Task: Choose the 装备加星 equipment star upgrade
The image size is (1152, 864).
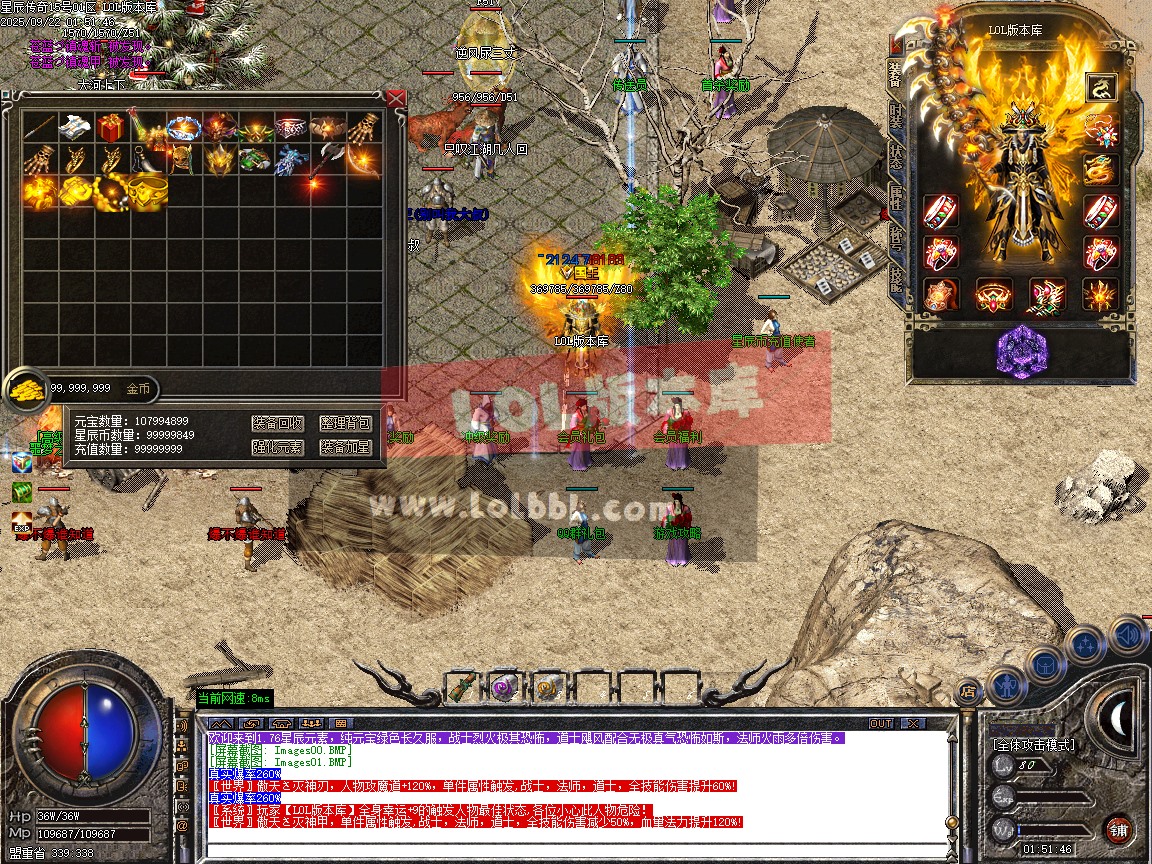Action: [346, 447]
